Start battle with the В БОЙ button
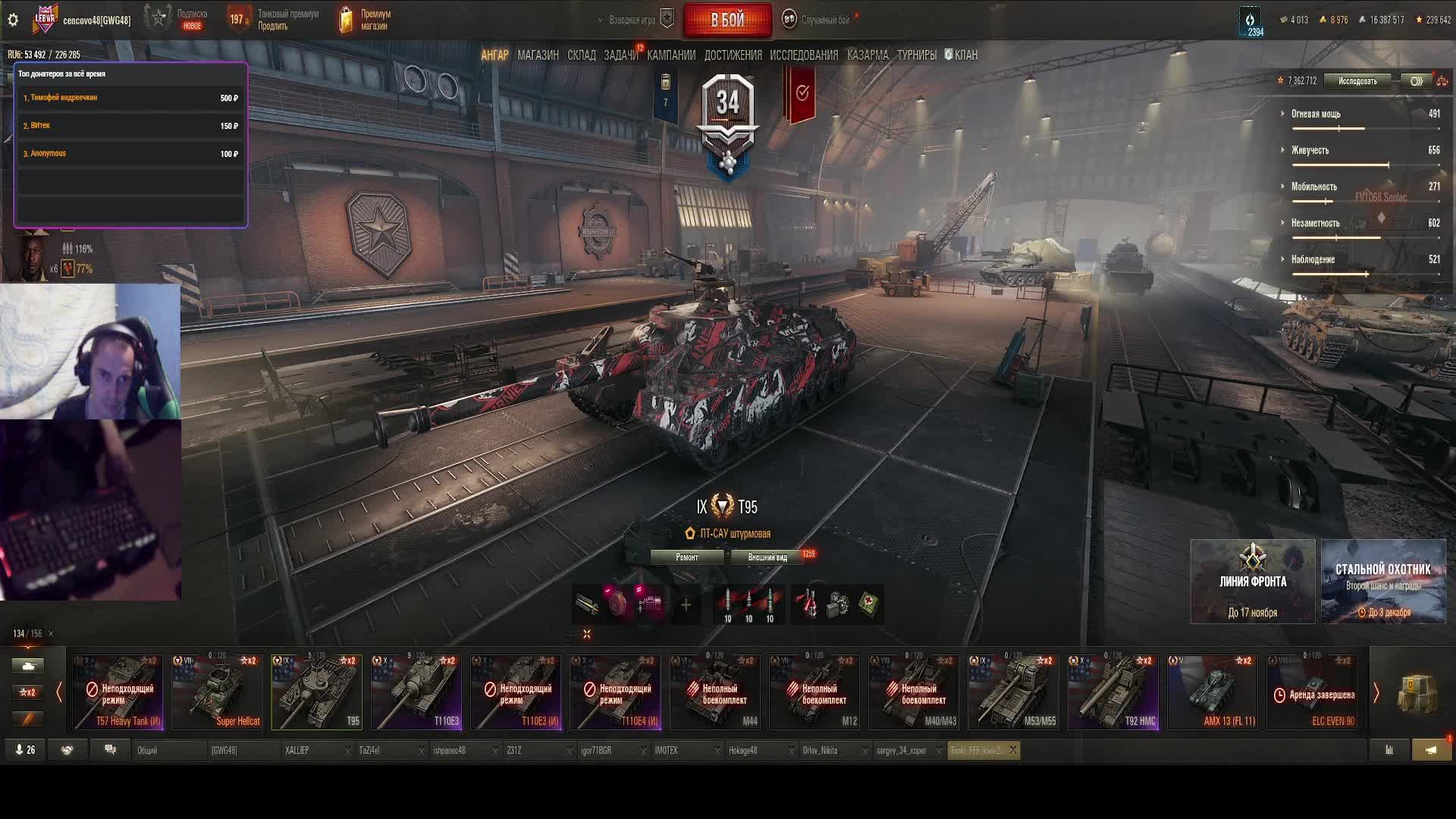Image resolution: width=1456 pixels, height=819 pixels. click(x=727, y=20)
